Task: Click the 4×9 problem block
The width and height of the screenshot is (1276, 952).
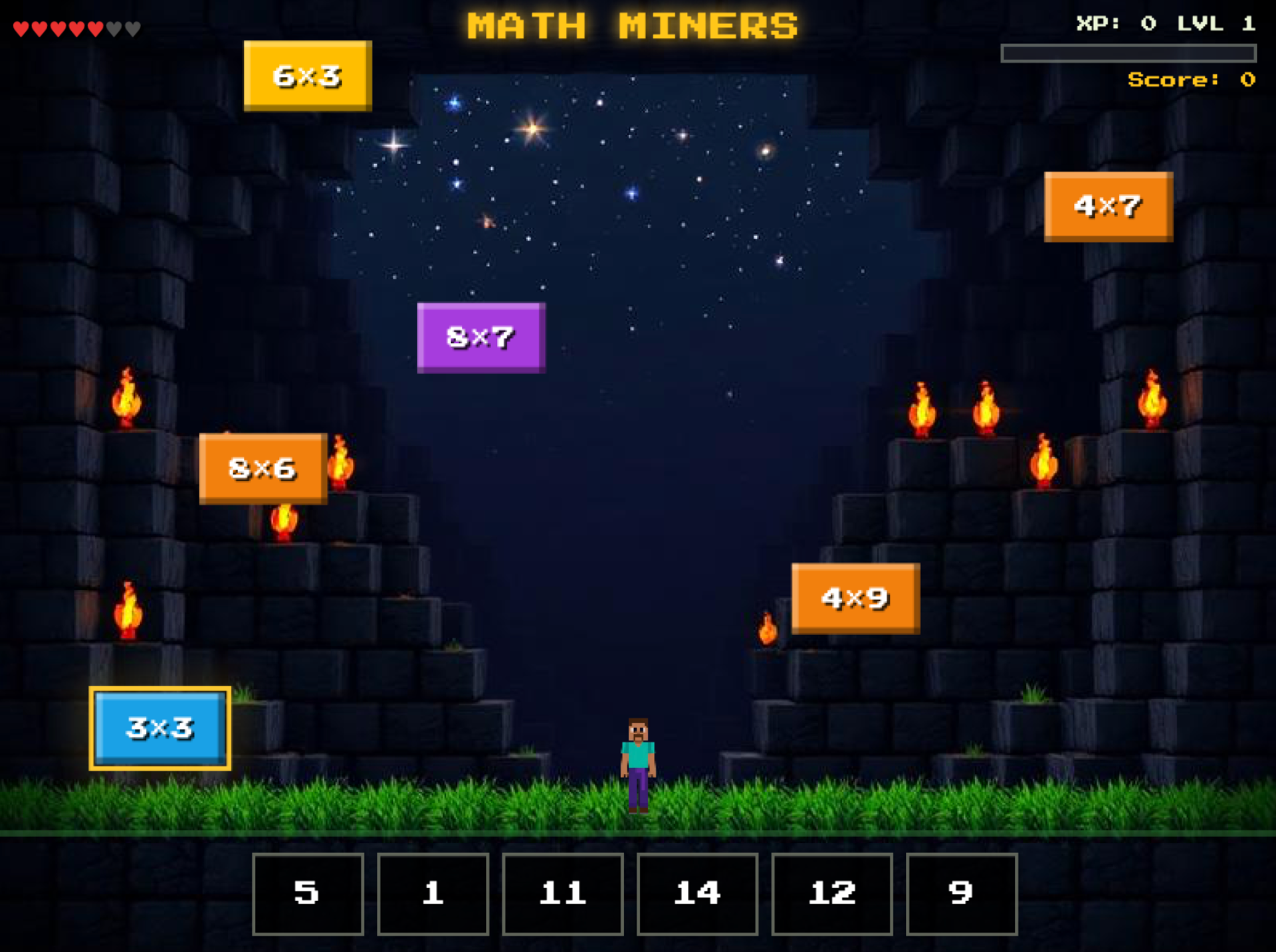Action: [x=855, y=597]
